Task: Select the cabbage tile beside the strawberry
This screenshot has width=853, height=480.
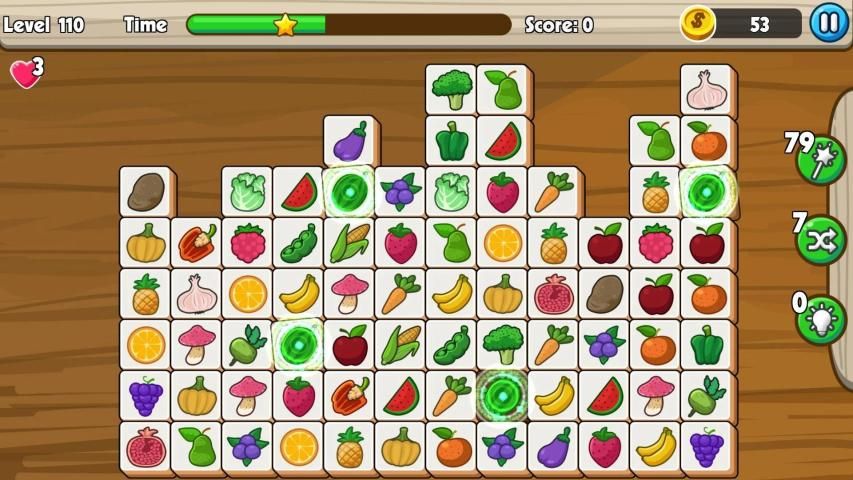Action: coord(451,192)
